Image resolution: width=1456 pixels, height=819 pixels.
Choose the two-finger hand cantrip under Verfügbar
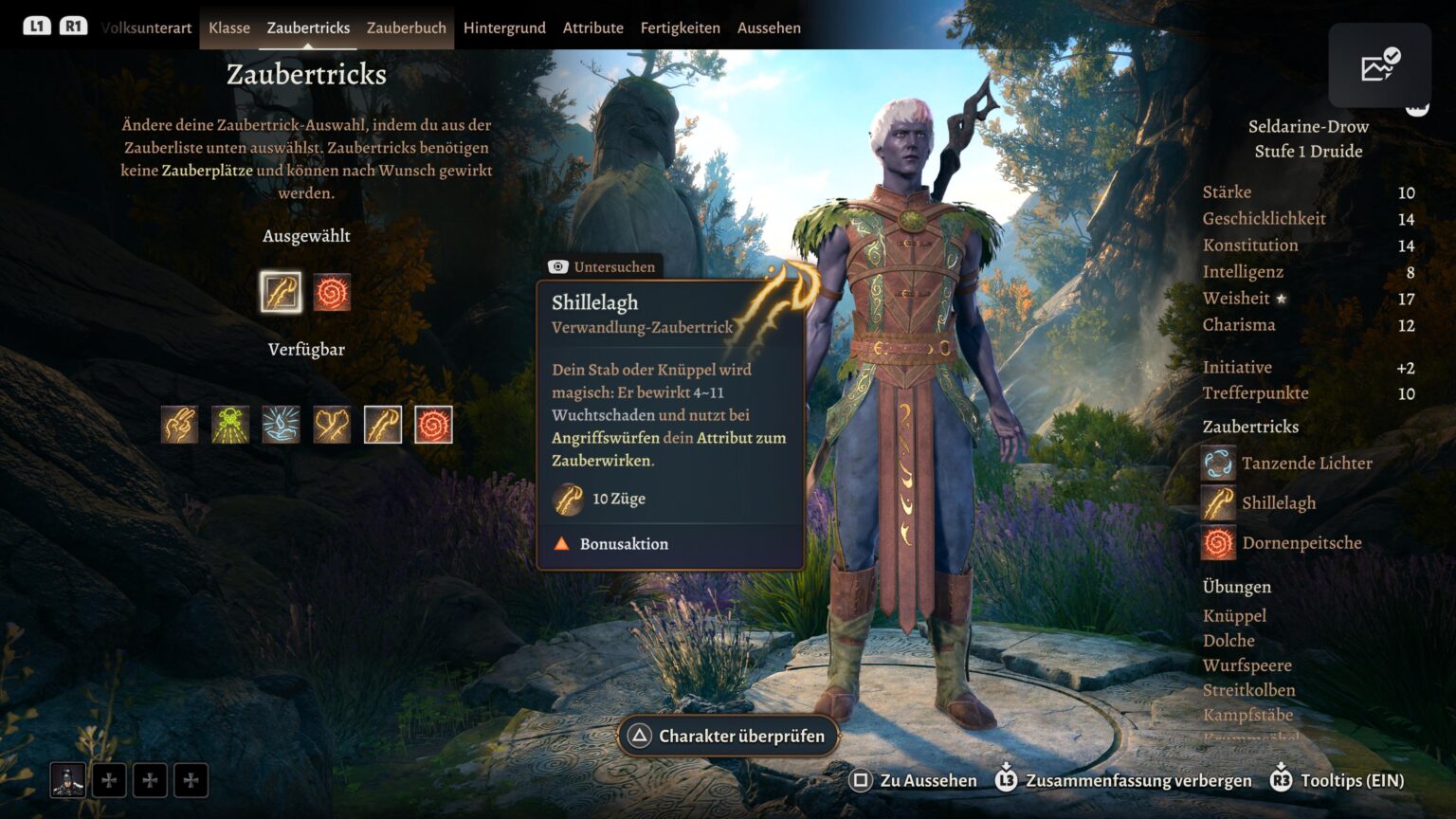pos(179,425)
